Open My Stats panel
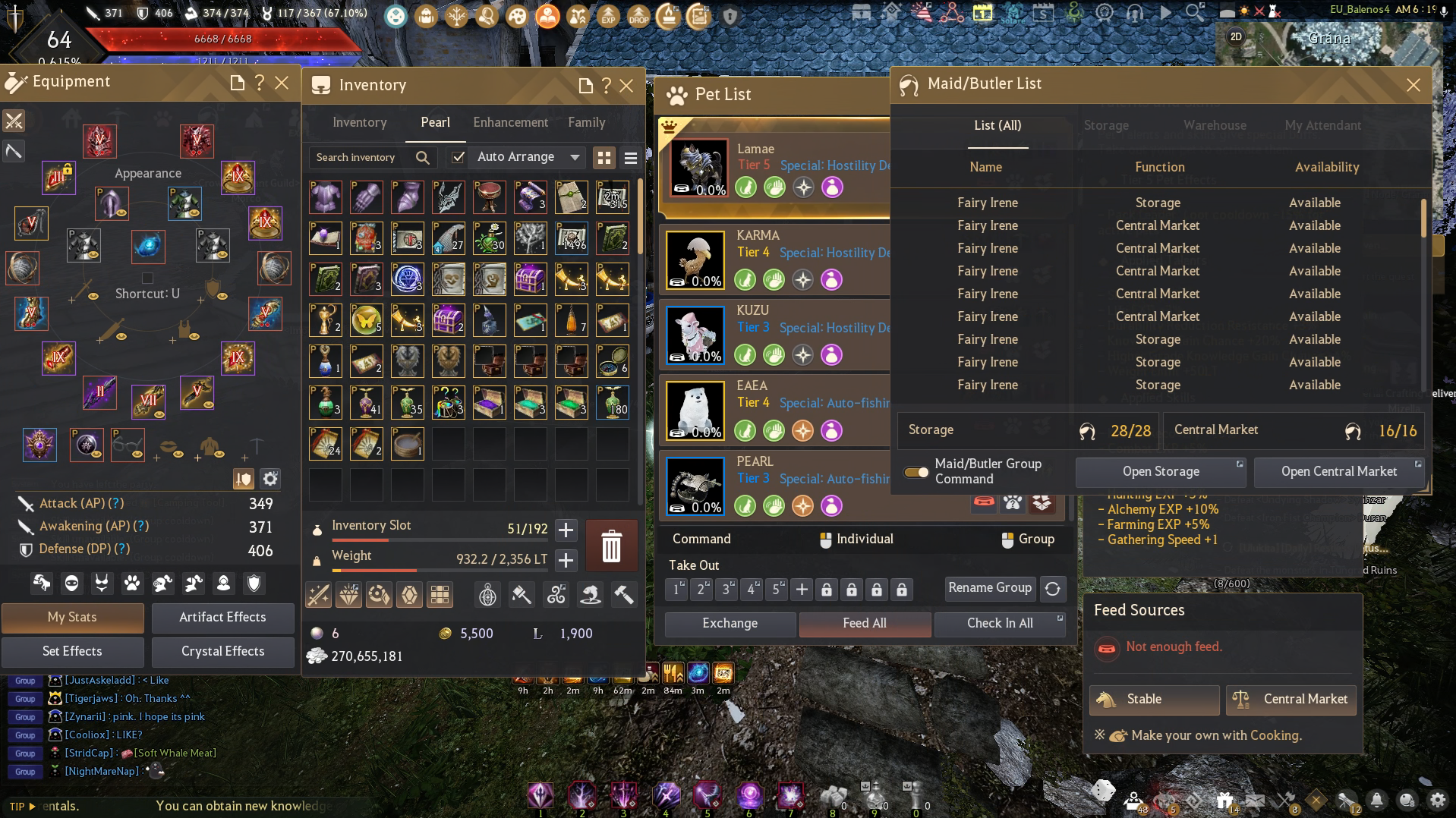This screenshot has width=1456, height=818. tap(72, 618)
